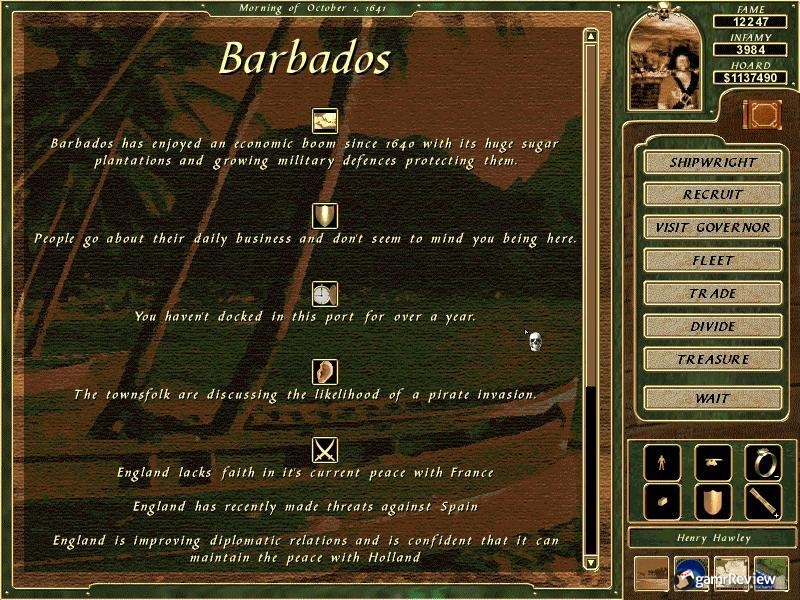Click the shield icon in the right panel
The width and height of the screenshot is (800, 600).
713,502
